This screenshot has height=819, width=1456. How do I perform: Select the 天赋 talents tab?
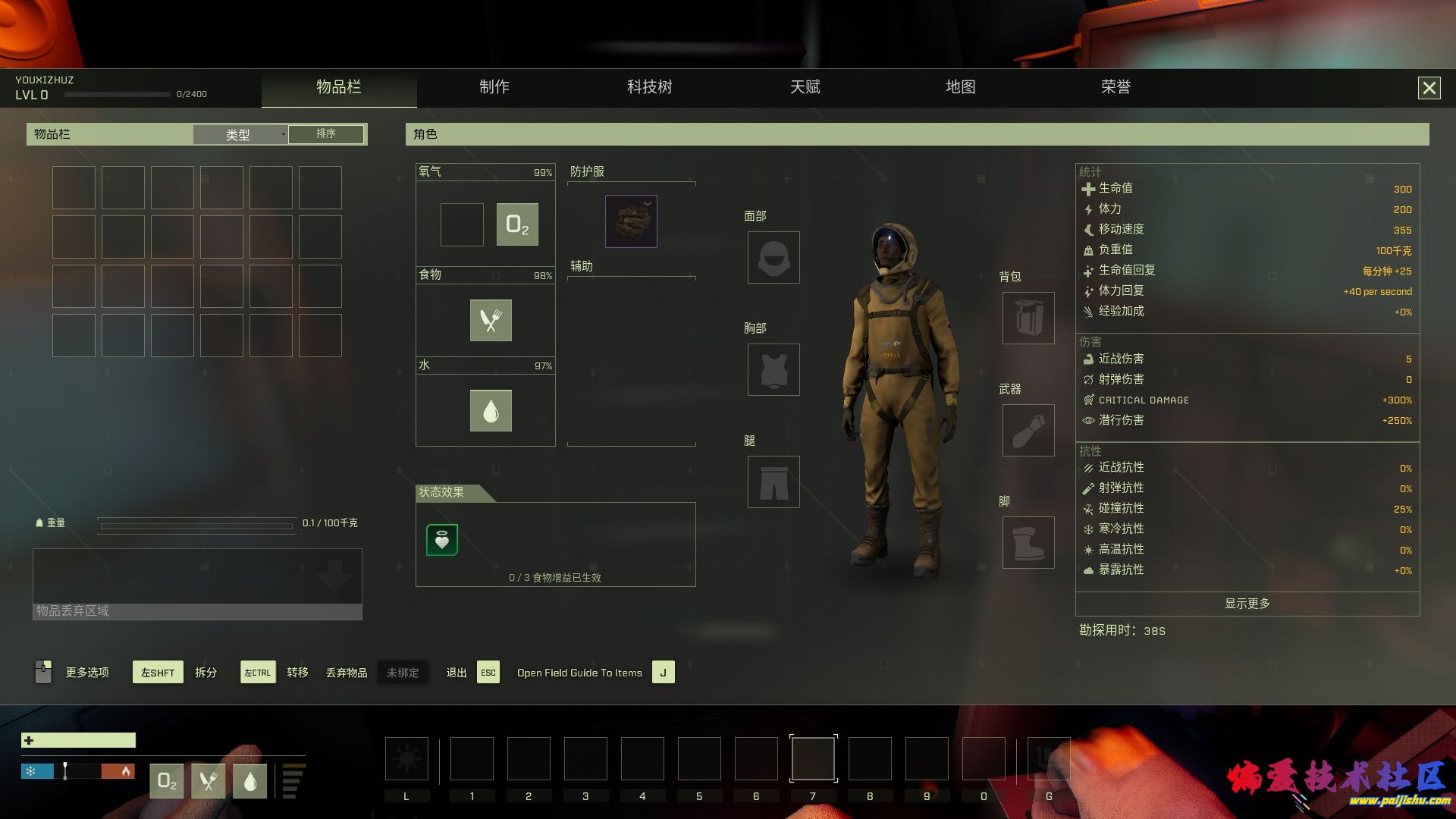[805, 87]
